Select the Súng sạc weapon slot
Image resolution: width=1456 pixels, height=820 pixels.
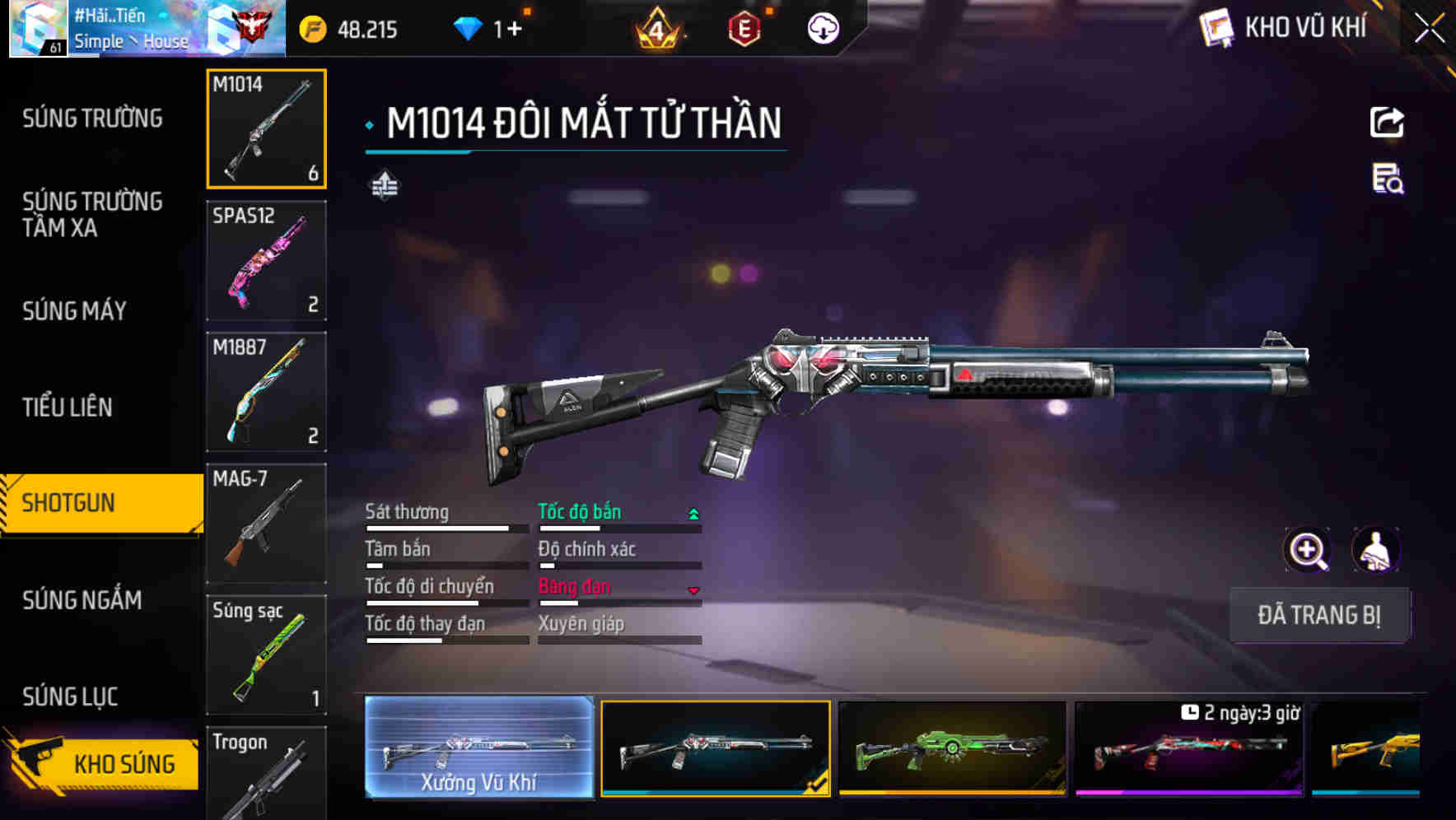pyautogui.click(x=266, y=655)
